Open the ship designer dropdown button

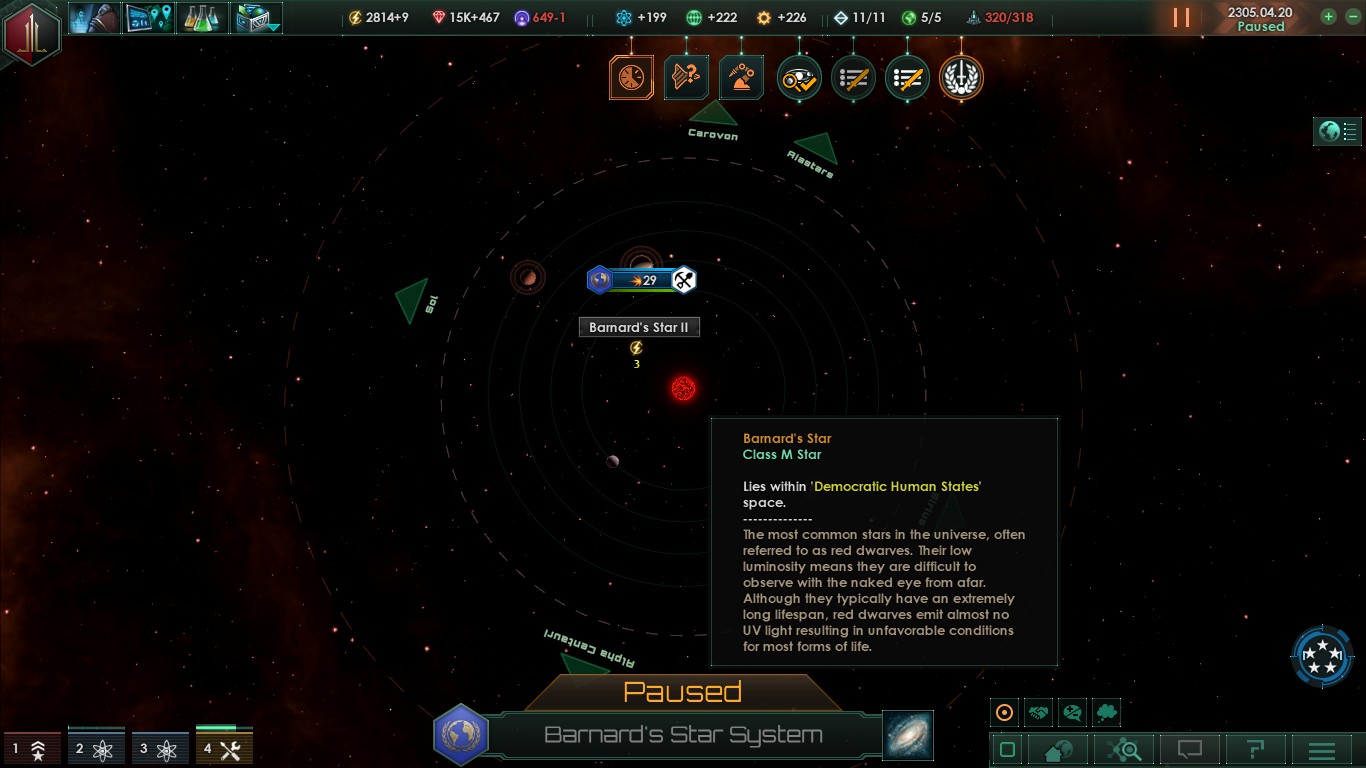tap(258, 17)
